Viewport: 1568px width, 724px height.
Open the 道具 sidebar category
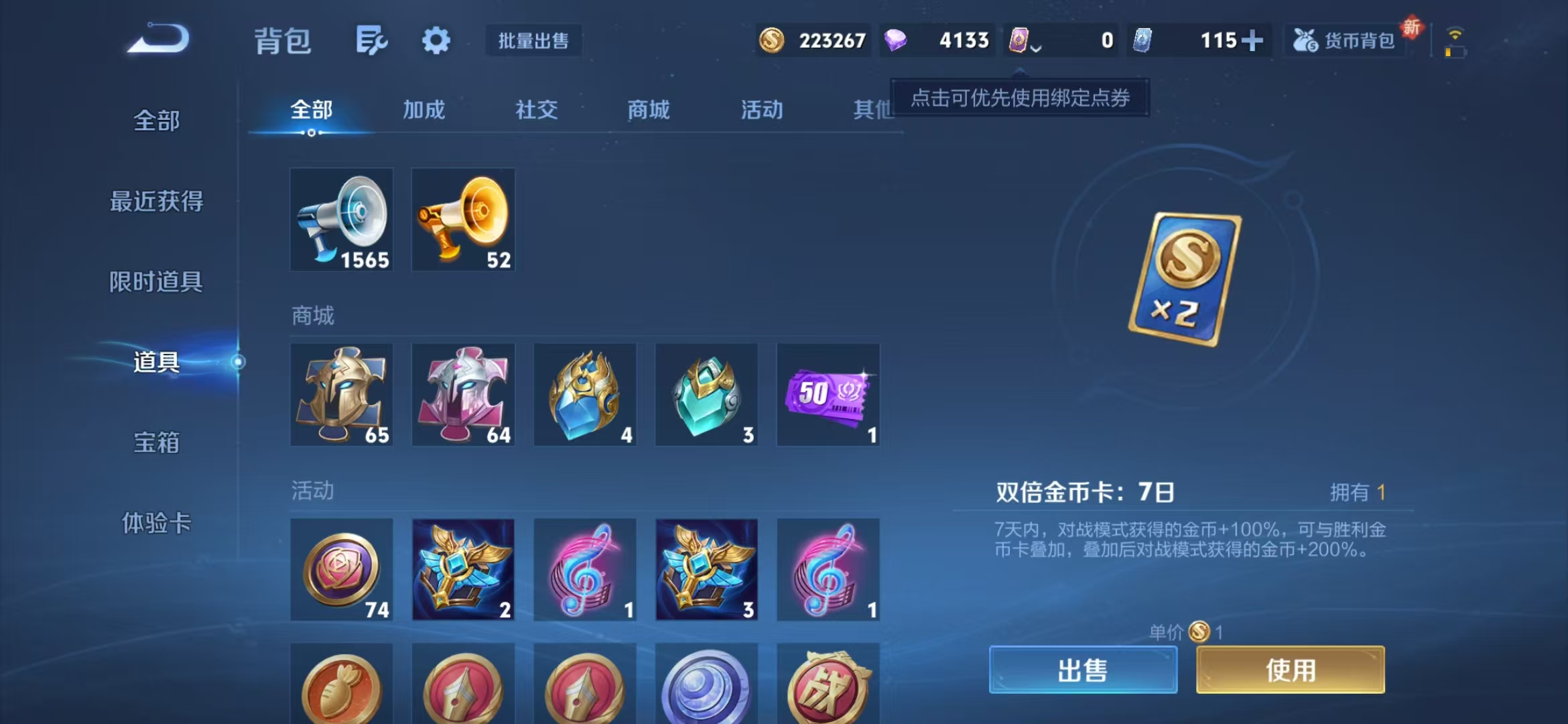[155, 362]
